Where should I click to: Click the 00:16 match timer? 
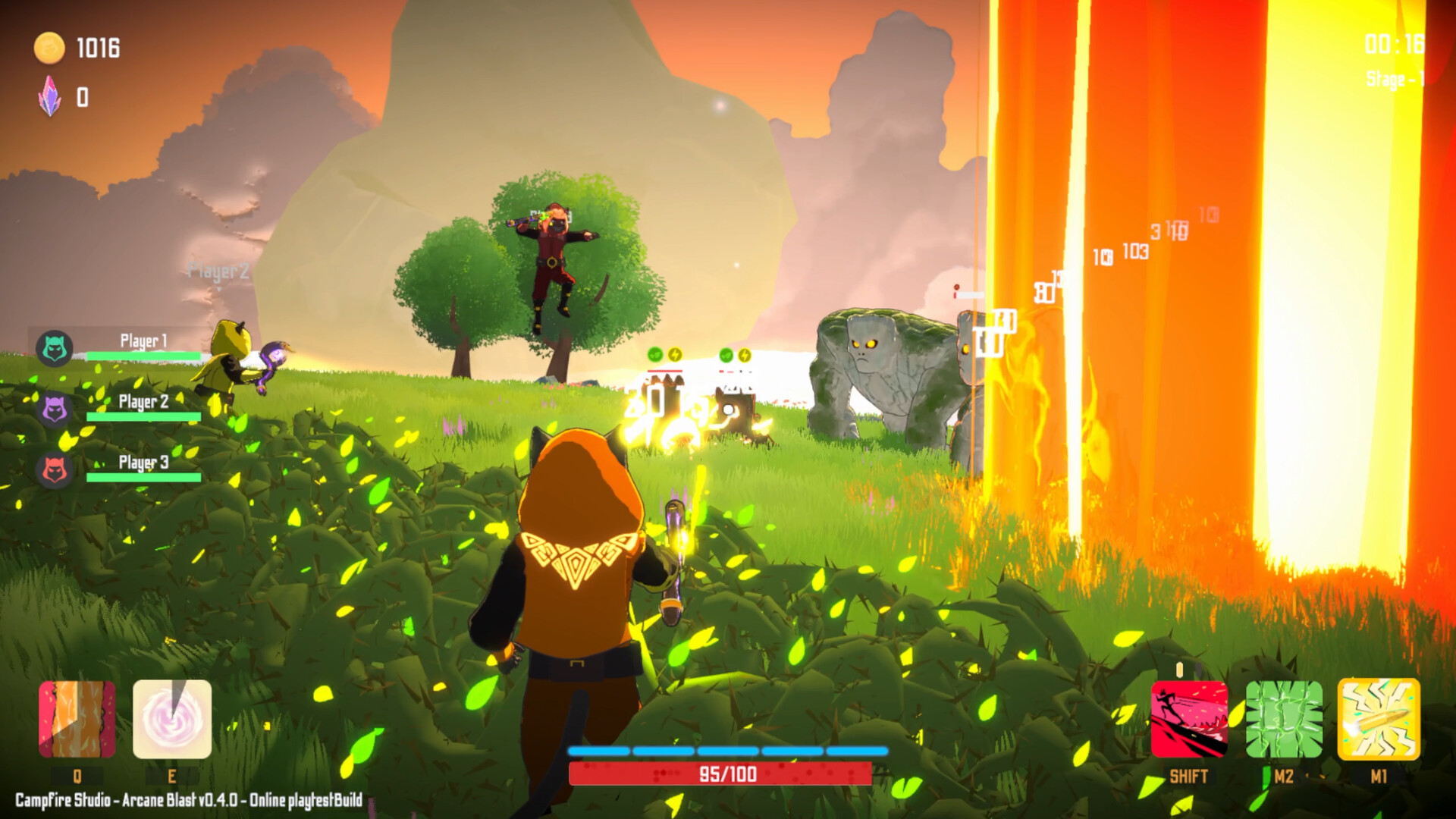pos(1394,44)
